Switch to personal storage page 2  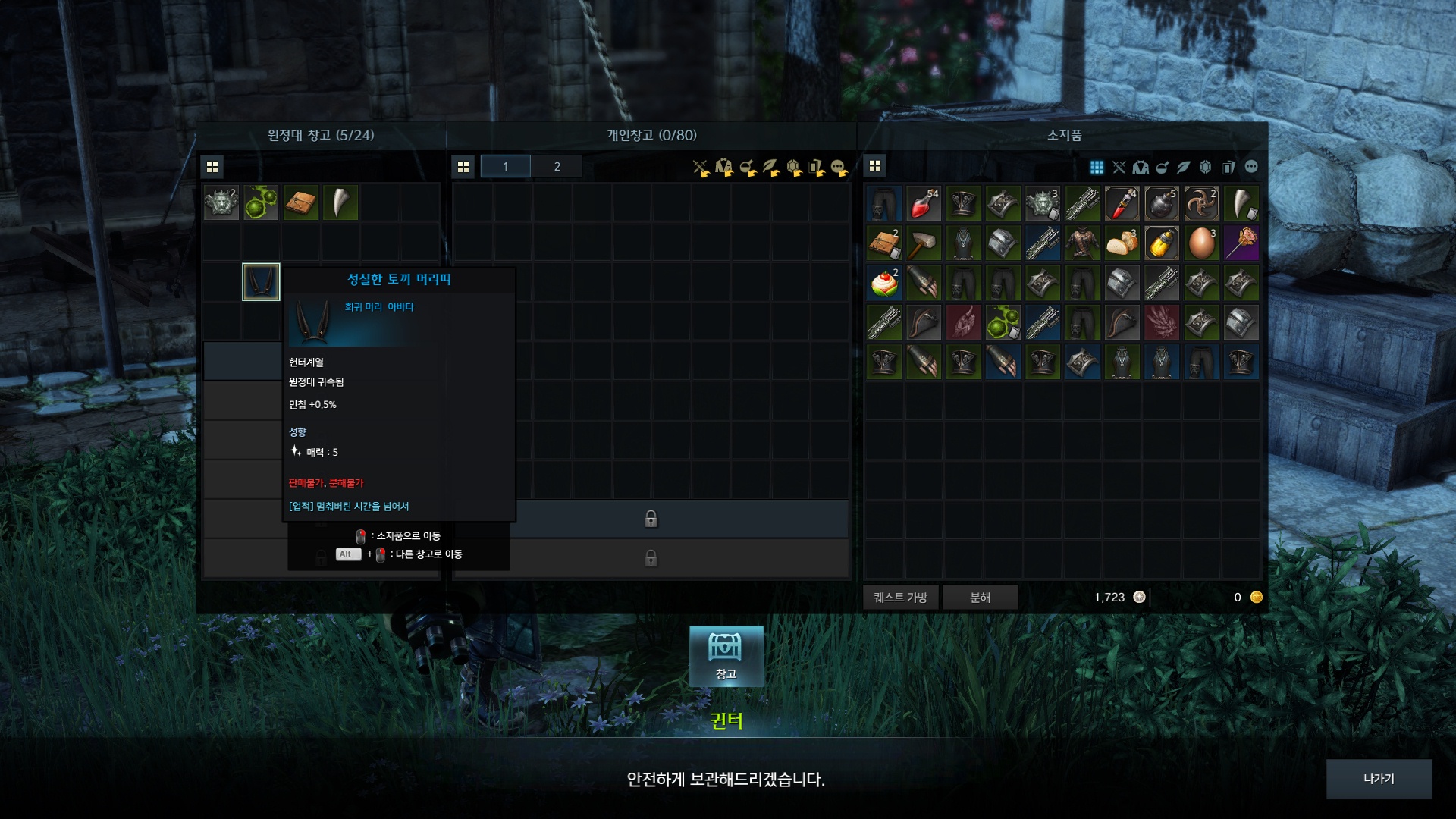557,167
